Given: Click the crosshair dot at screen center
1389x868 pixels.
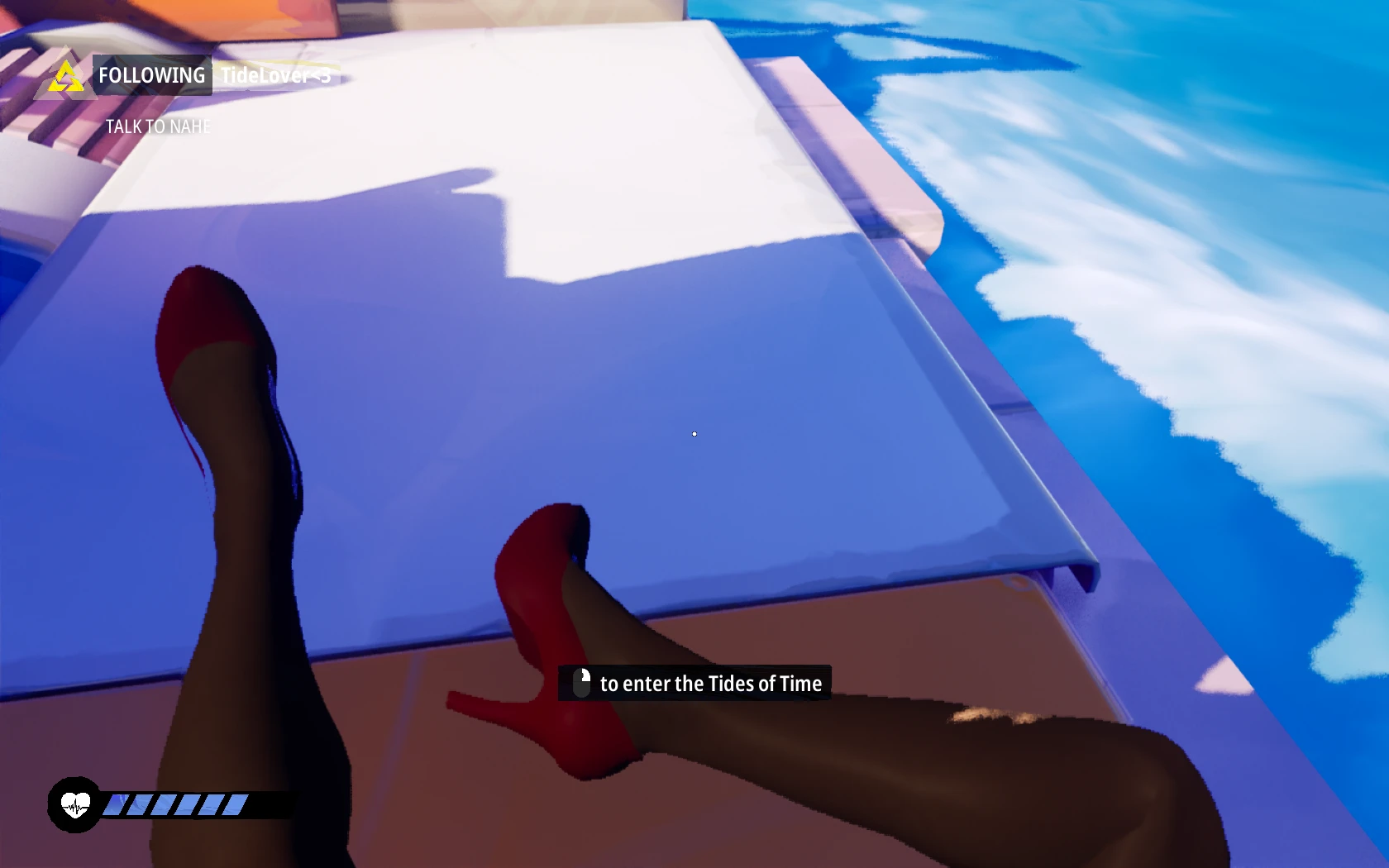Looking at the screenshot, I should [x=694, y=433].
